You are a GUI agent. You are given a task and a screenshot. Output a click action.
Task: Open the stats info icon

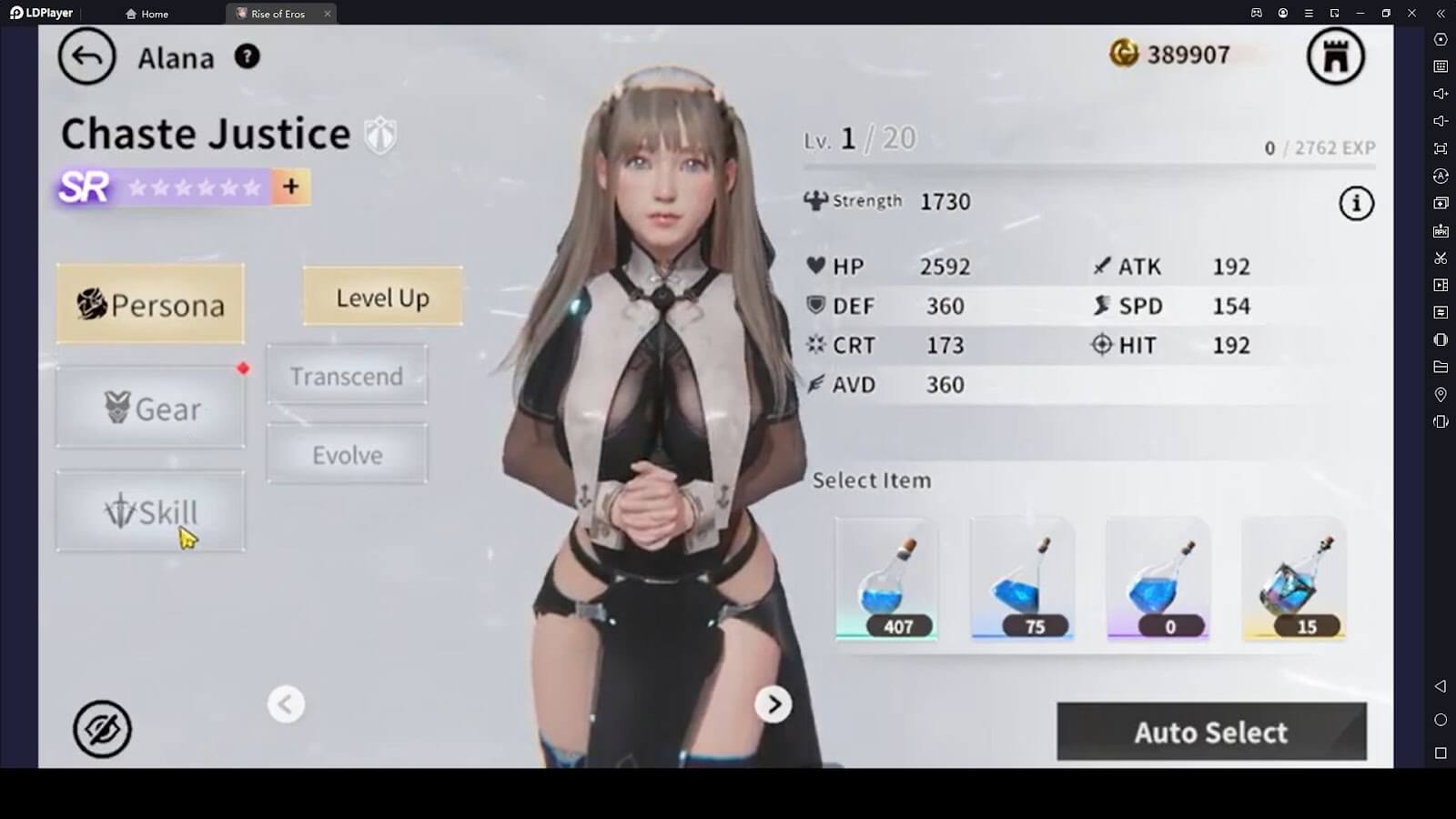(x=1356, y=203)
